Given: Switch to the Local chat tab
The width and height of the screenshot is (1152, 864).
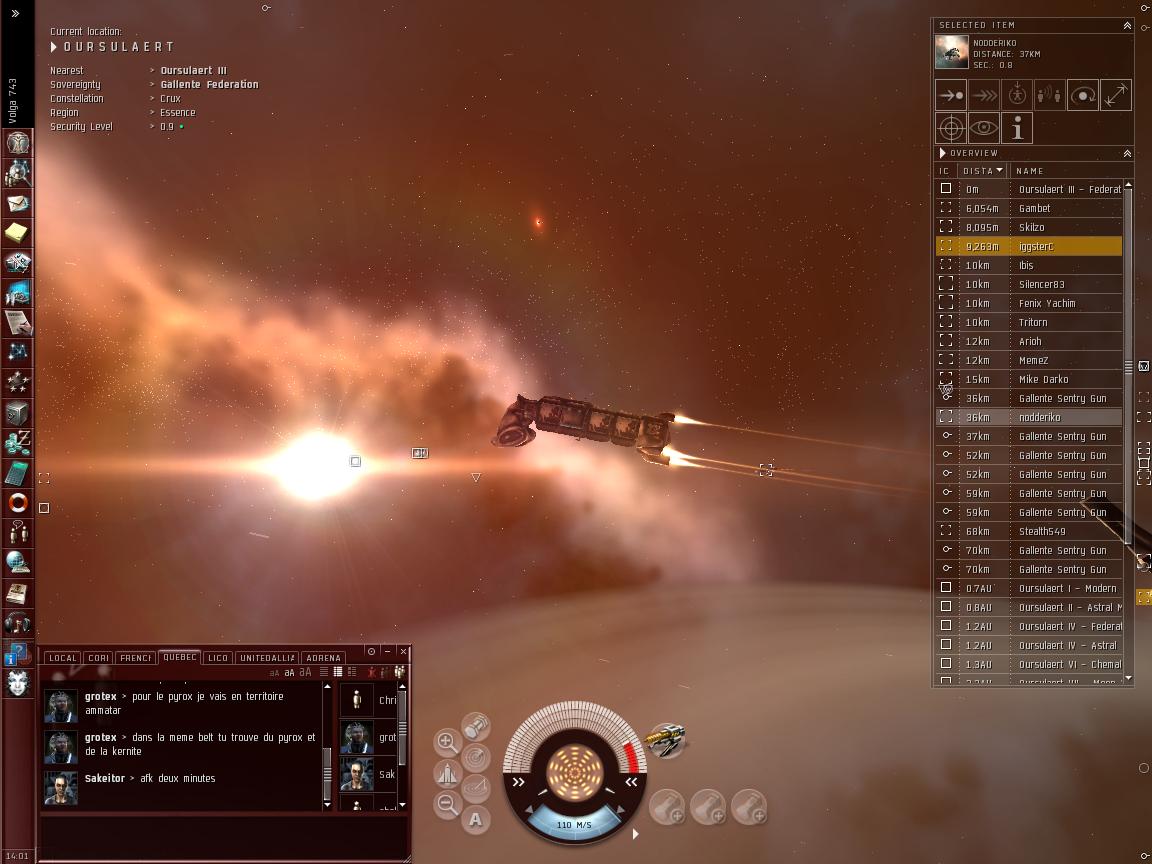Looking at the screenshot, I should point(62,658).
